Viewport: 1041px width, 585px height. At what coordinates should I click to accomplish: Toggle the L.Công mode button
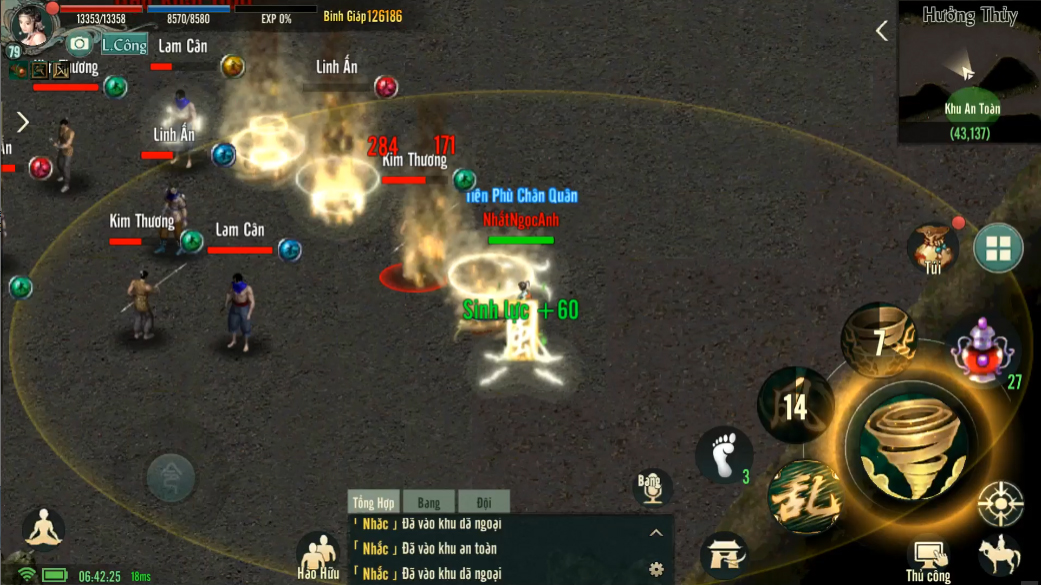124,45
